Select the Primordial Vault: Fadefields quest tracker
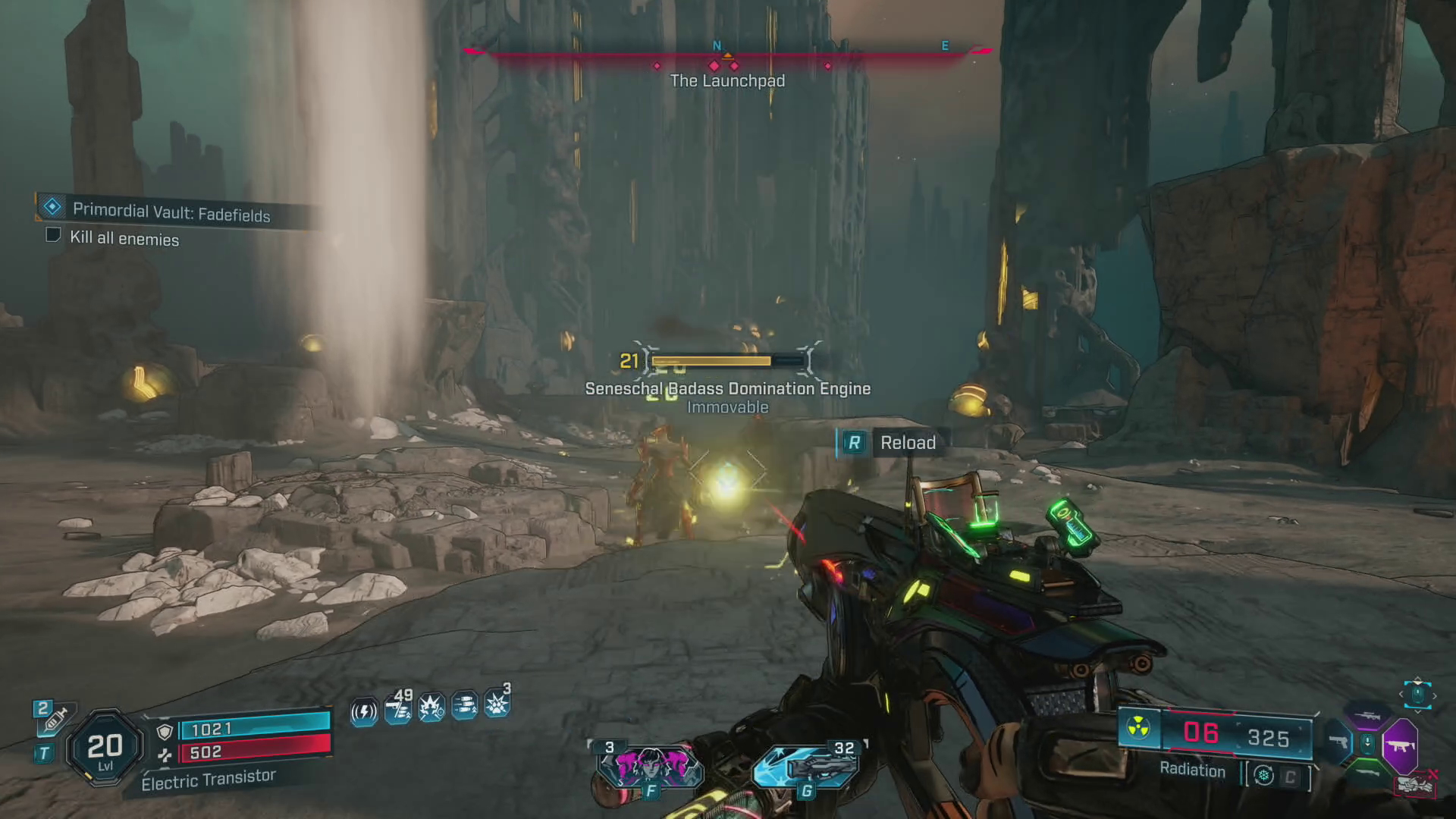Image resolution: width=1456 pixels, height=819 pixels. [x=171, y=212]
